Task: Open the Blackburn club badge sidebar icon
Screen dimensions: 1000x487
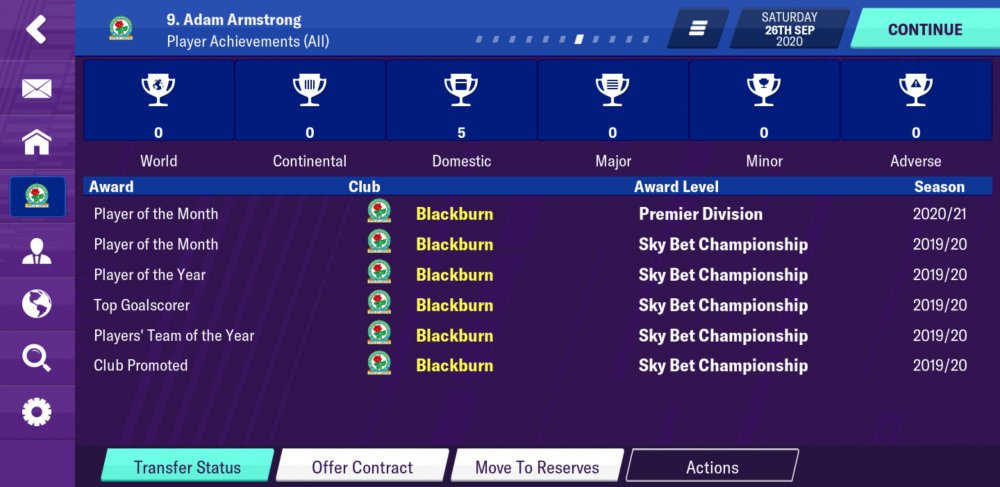Action: click(37, 196)
